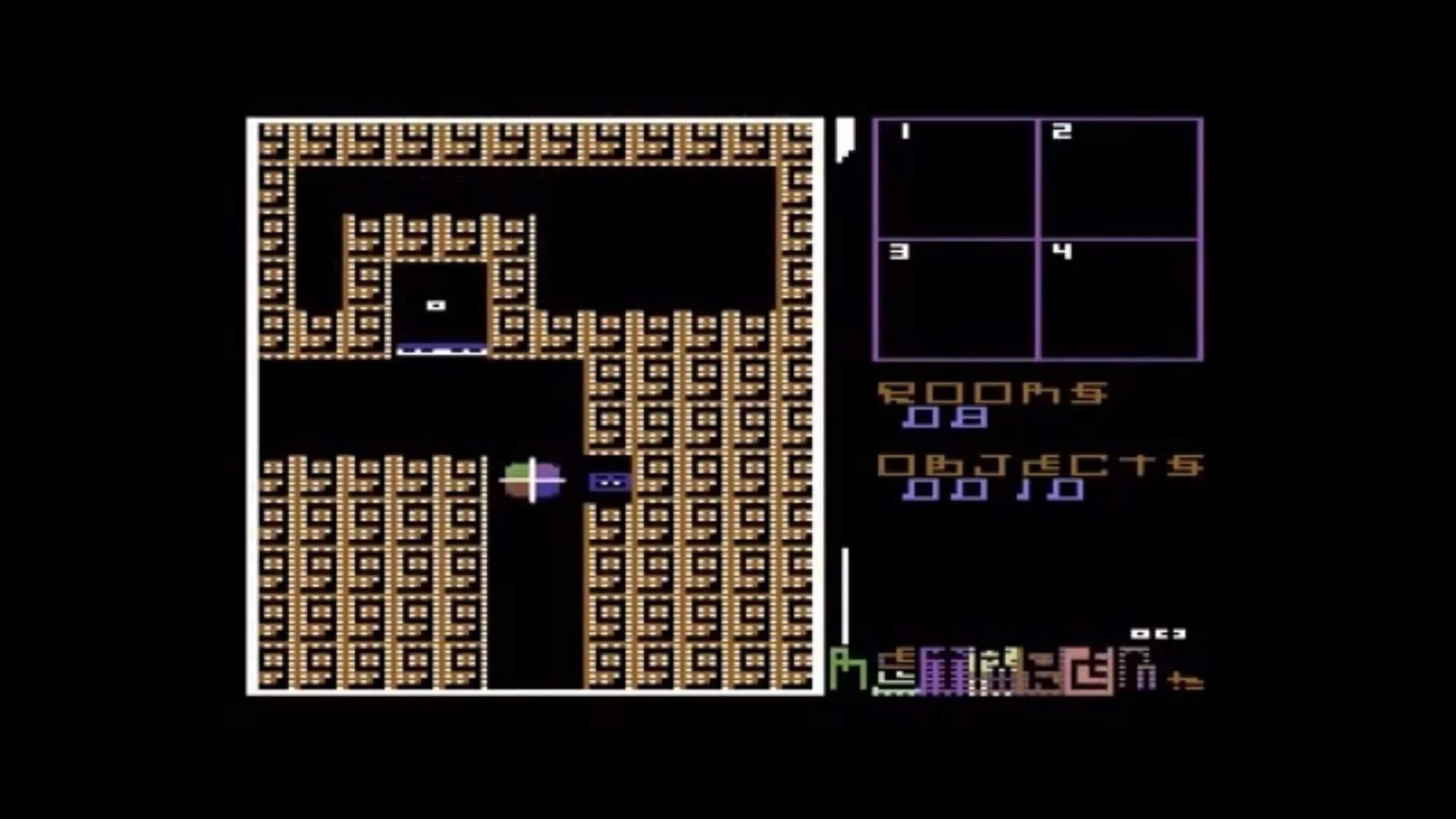Switch to quadrant 4 view
This screenshot has height=819, width=1456.
1121,300
